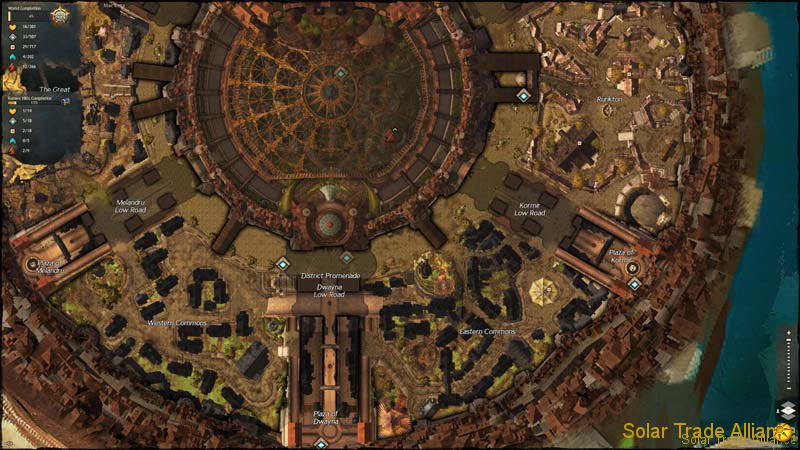This screenshot has width=800, height=450.
Task: Click the Plaza of Kormir point of interest
Action: pos(631,268)
